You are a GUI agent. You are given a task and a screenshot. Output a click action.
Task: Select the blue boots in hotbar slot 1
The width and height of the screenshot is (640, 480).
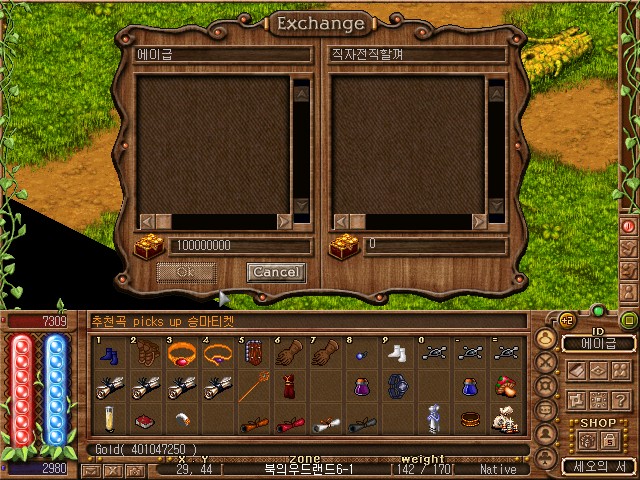tap(110, 355)
